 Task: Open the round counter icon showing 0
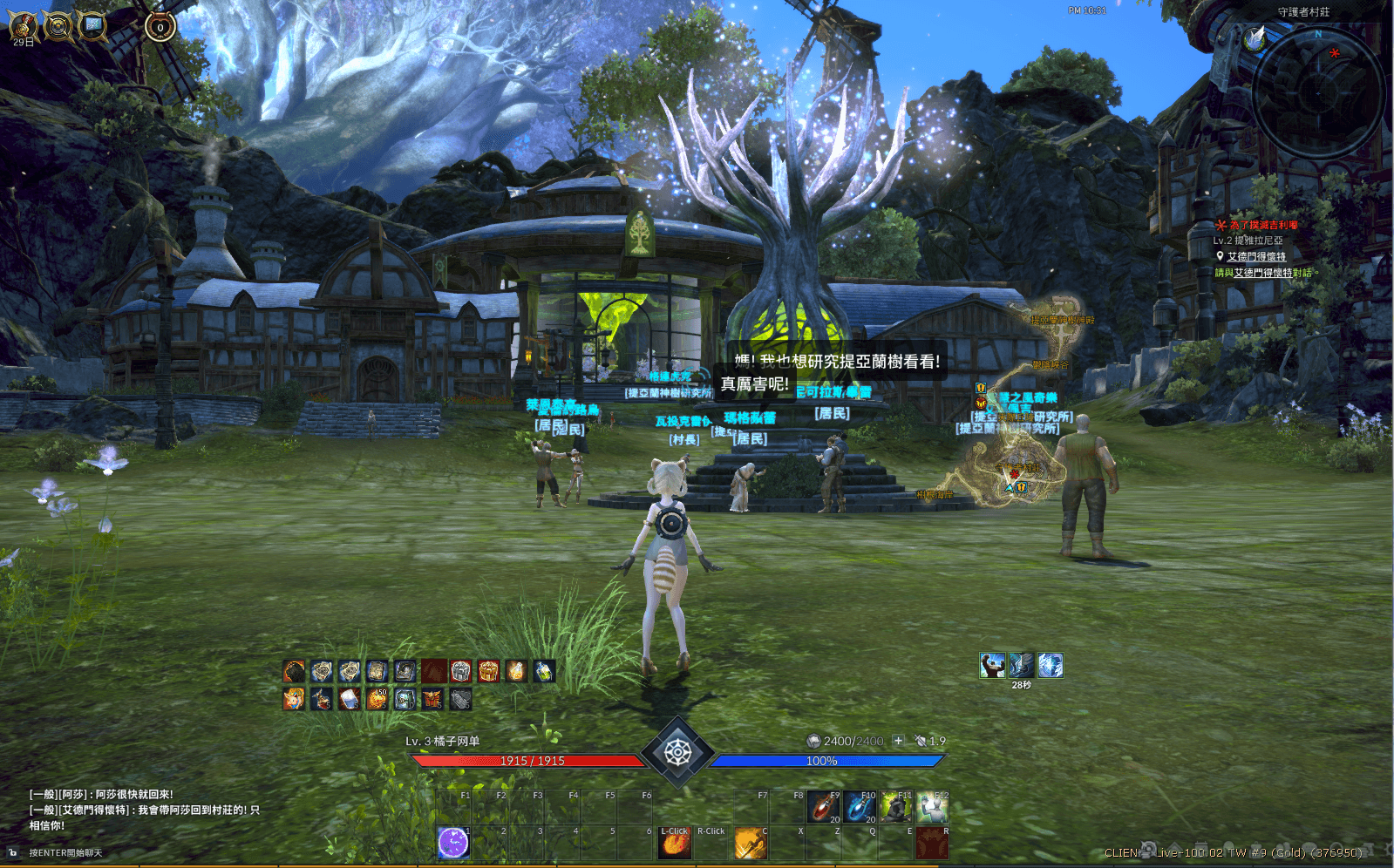[160, 27]
